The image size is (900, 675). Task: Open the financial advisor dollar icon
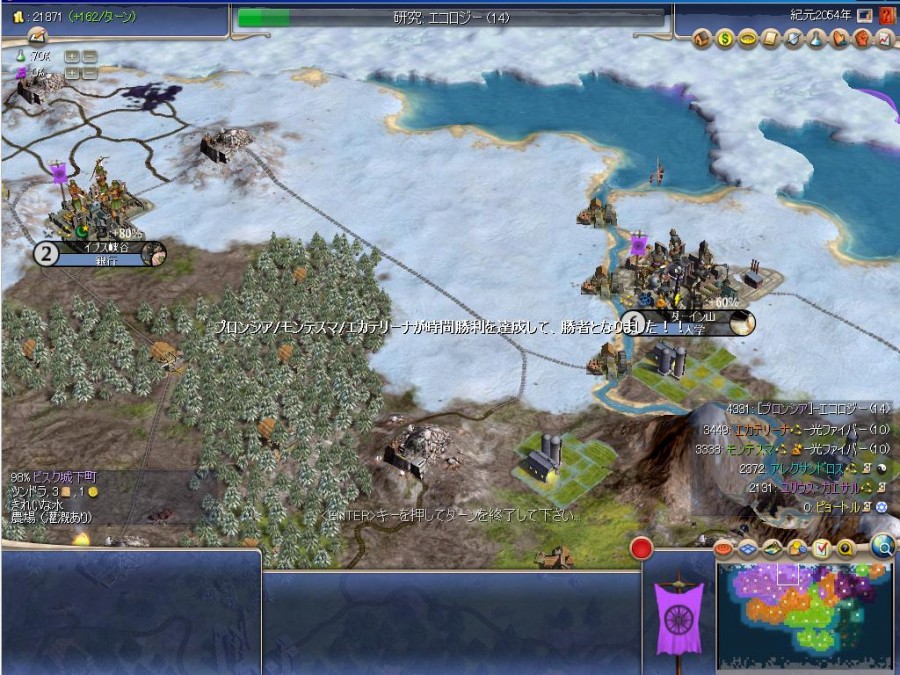(724, 39)
